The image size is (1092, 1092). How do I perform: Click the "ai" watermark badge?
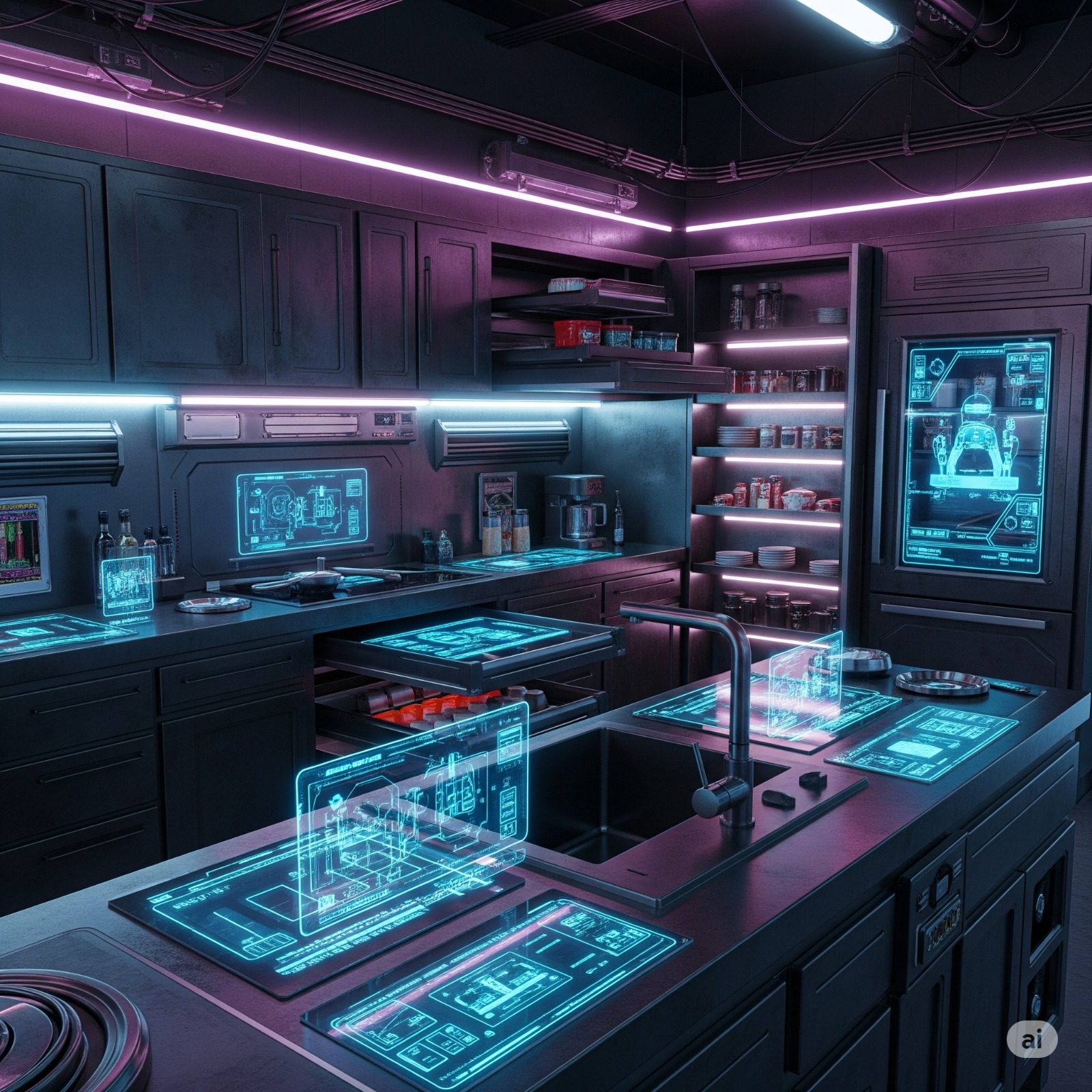pyautogui.click(x=1032, y=1039)
